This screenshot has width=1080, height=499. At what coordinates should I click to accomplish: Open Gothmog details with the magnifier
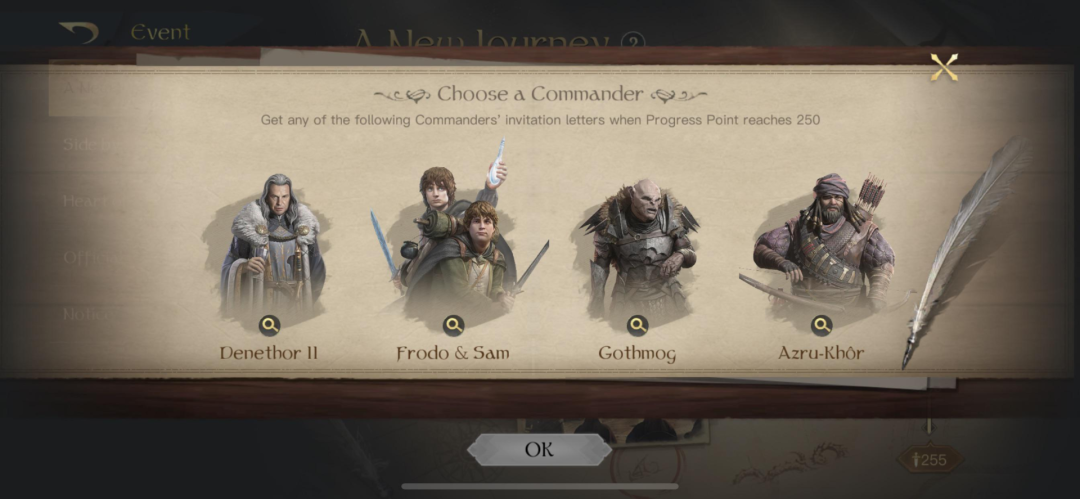tap(638, 325)
